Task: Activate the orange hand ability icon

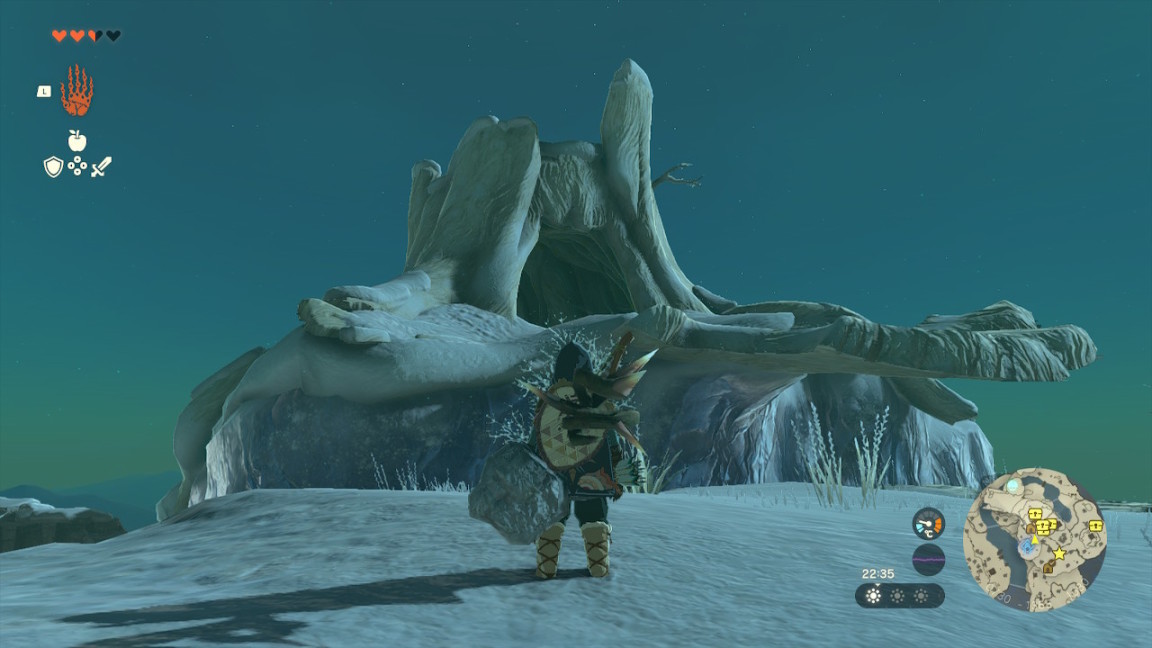Action: pyautogui.click(x=76, y=92)
